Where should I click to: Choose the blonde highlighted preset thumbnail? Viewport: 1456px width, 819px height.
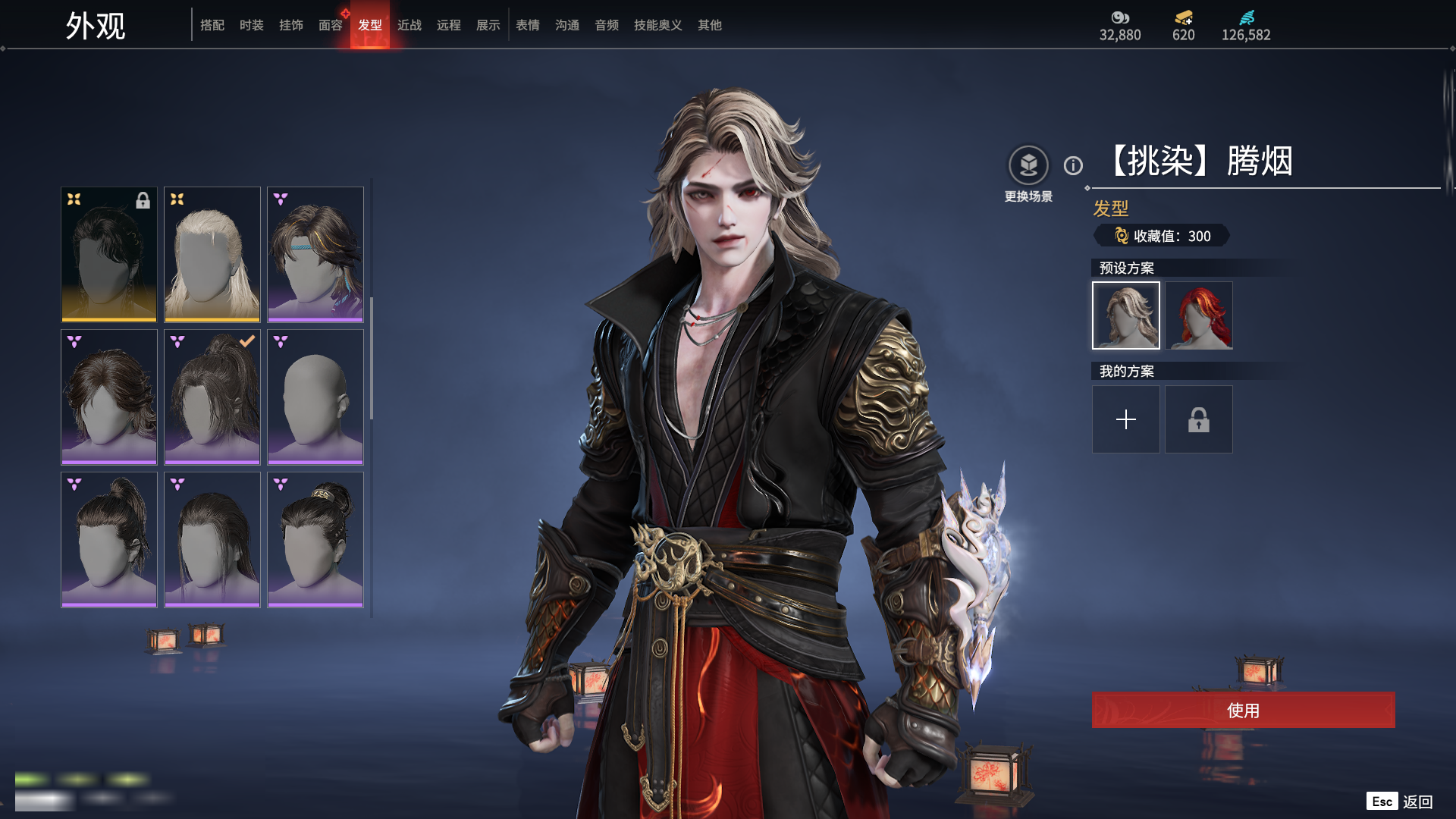coord(1126,315)
